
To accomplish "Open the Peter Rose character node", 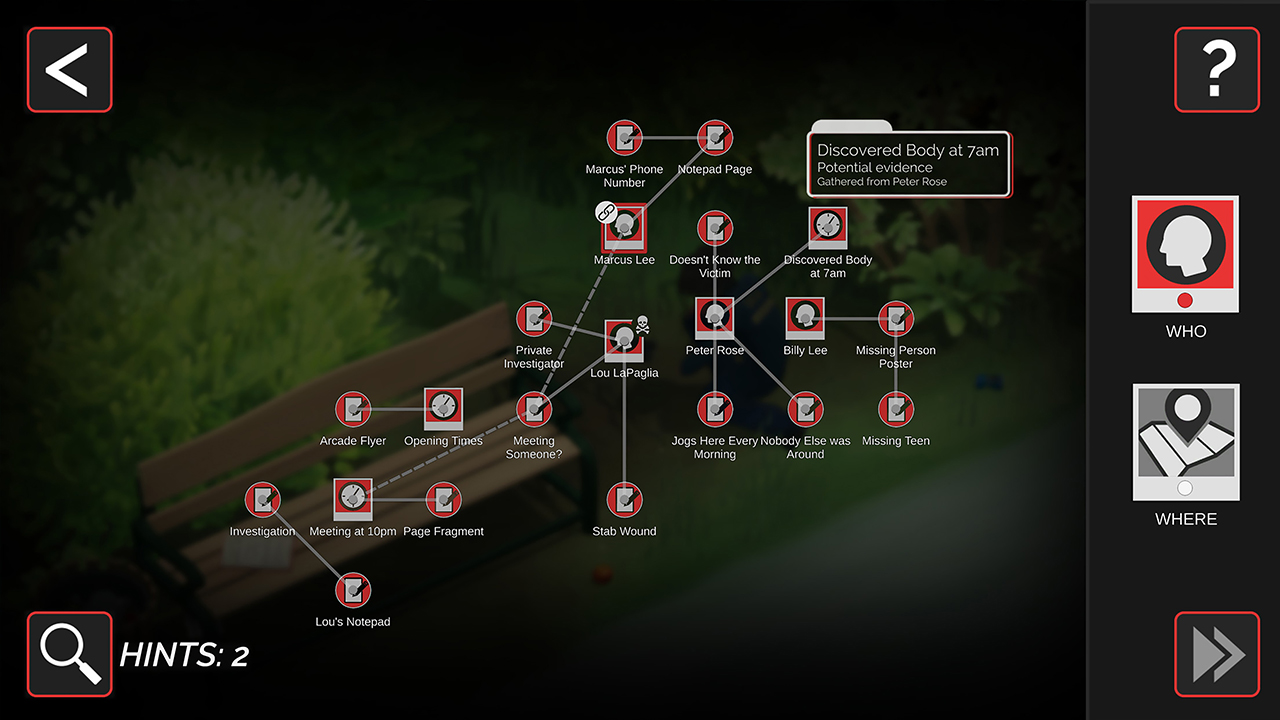I will tap(714, 316).
